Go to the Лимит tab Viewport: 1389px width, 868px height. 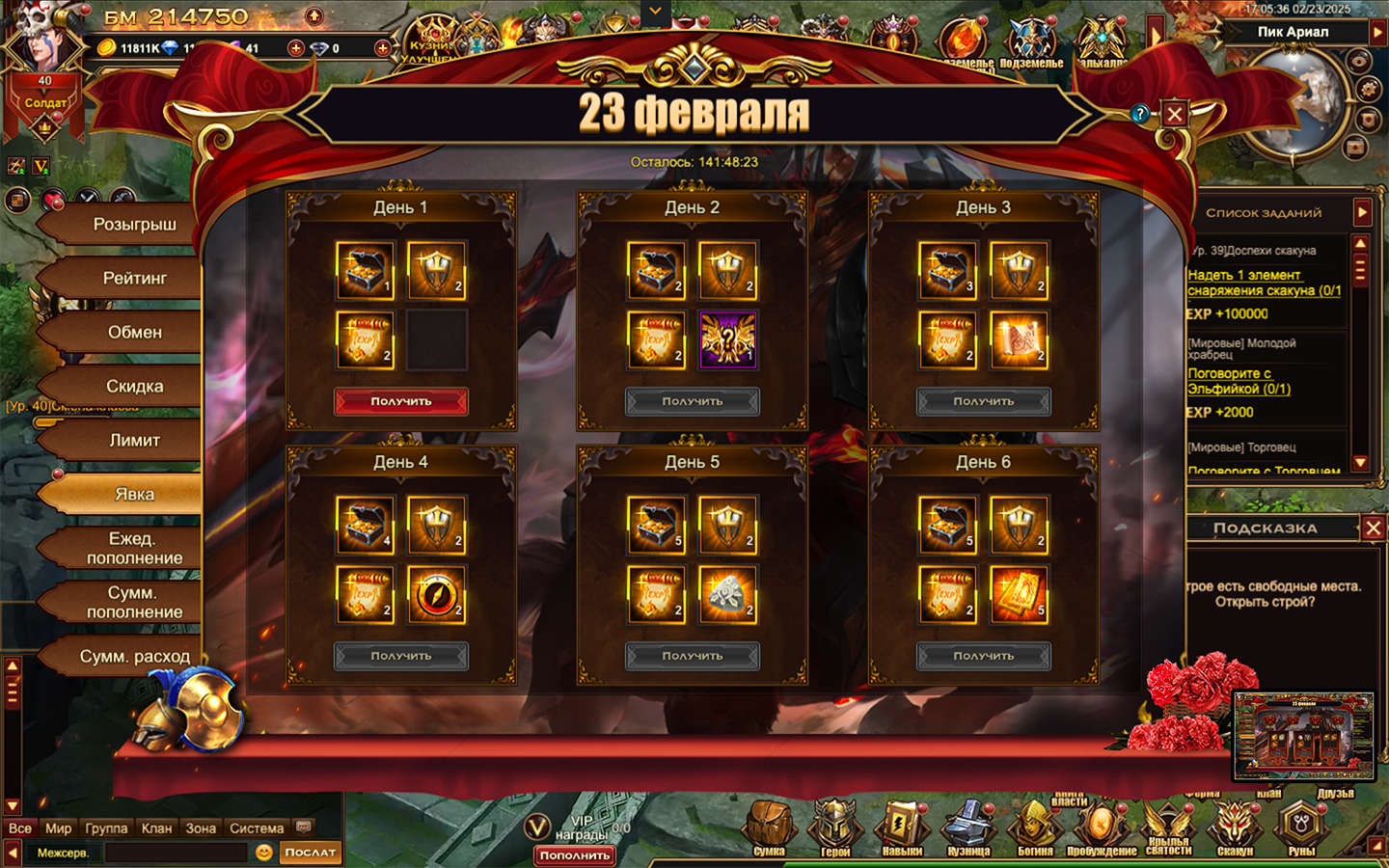point(134,441)
